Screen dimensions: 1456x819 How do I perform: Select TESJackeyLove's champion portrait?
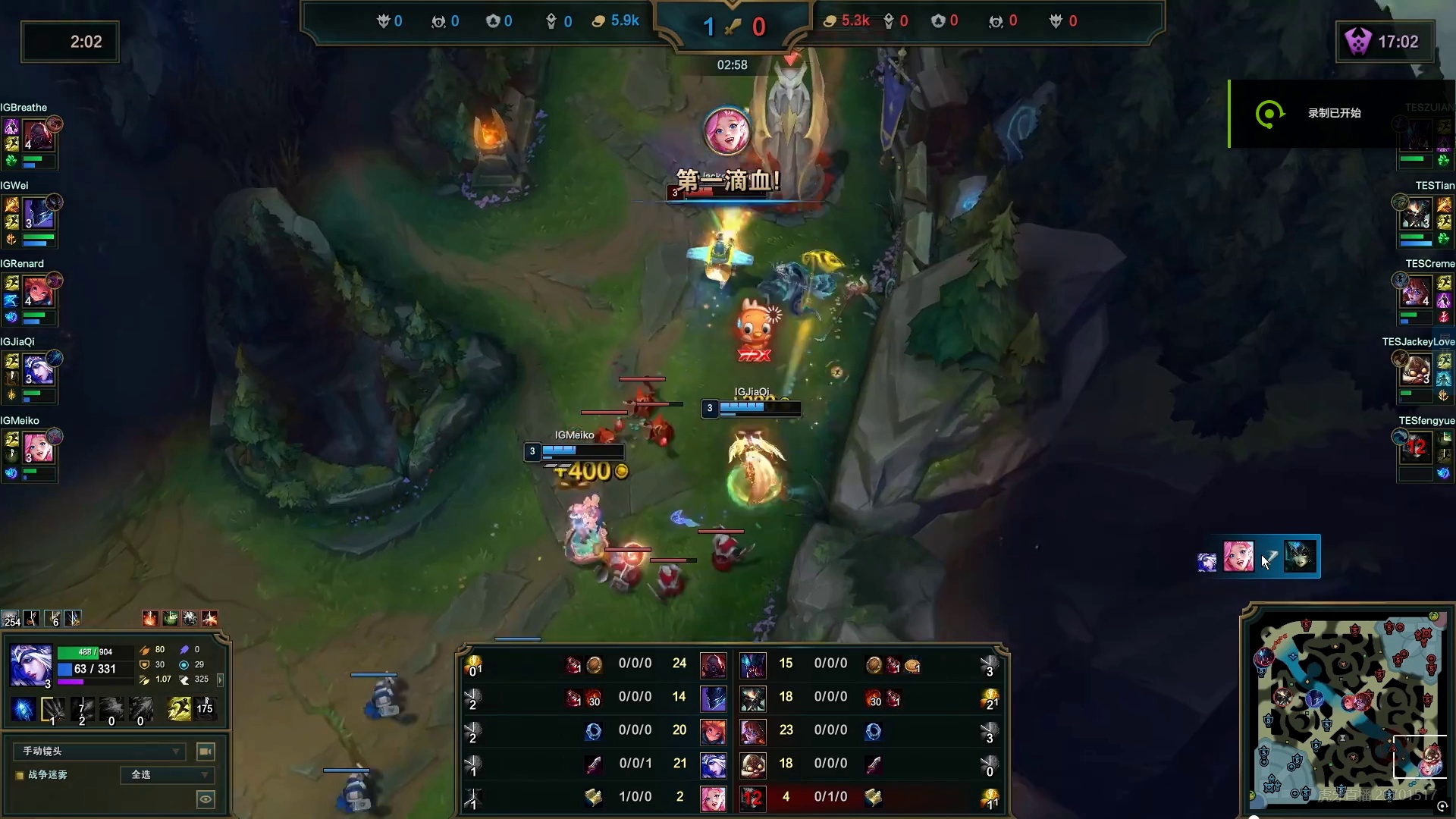[x=1416, y=370]
